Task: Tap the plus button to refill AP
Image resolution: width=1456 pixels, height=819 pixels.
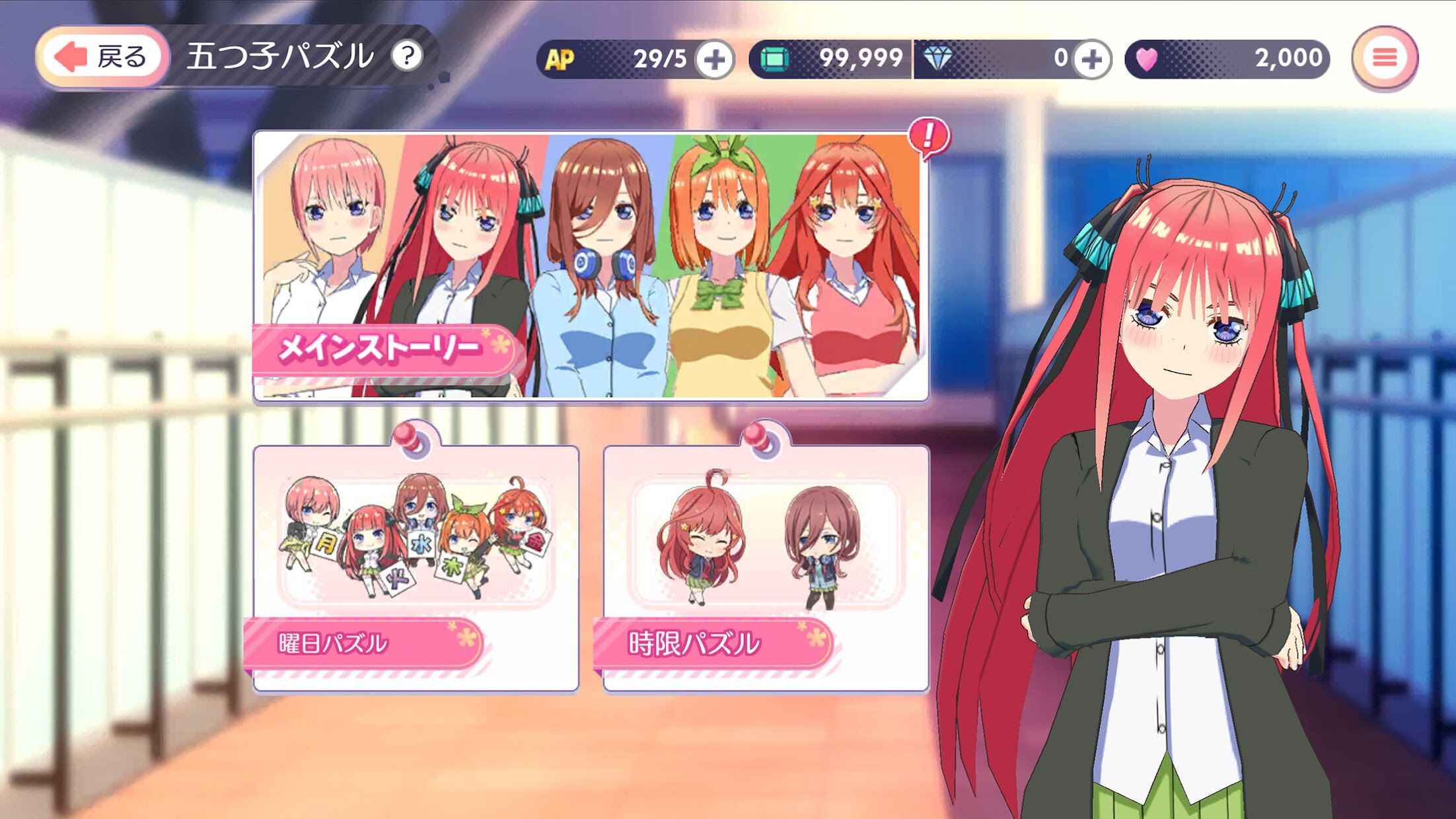Action: [x=717, y=58]
